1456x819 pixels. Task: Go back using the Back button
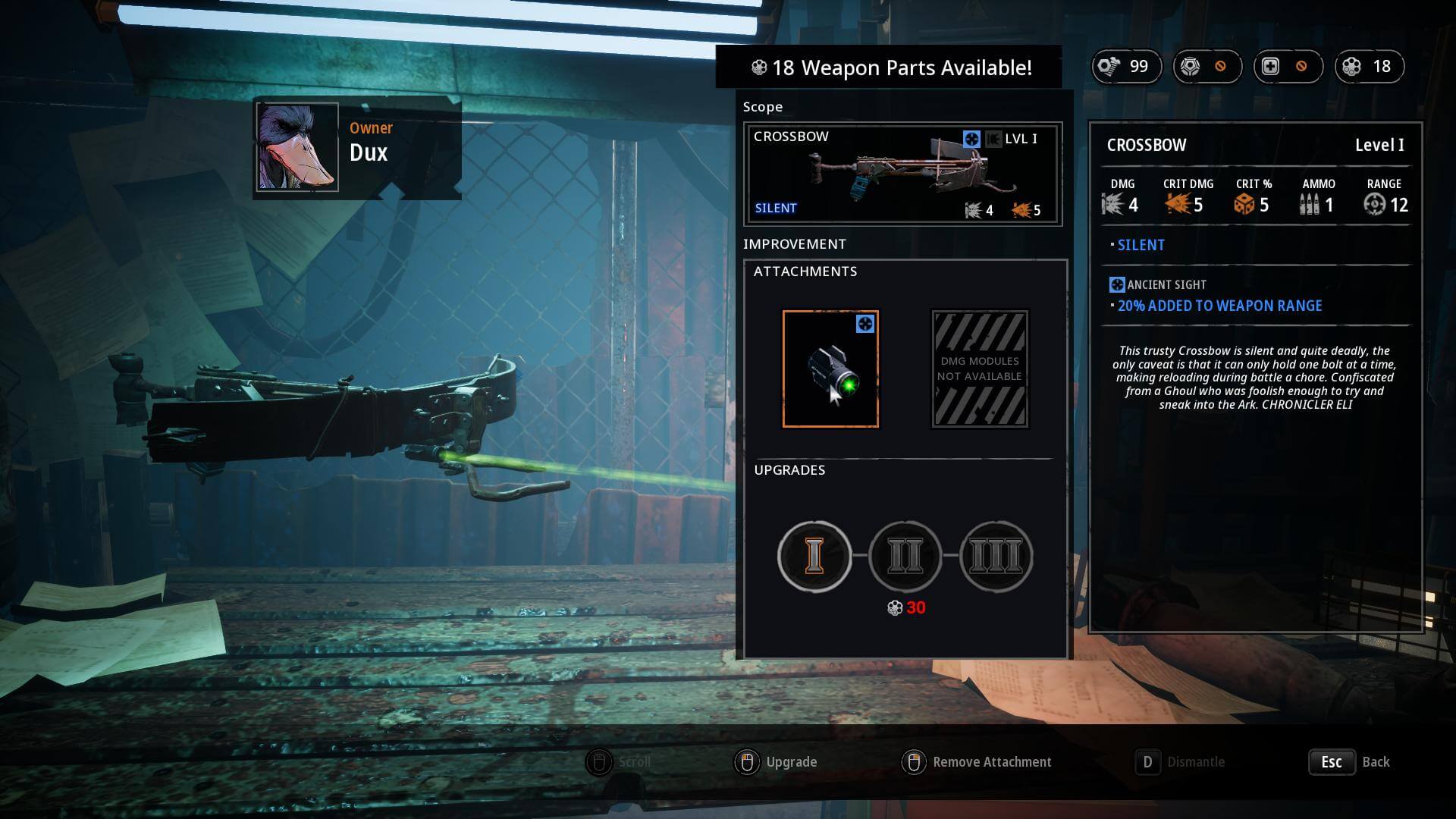(x=1351, y=762)
